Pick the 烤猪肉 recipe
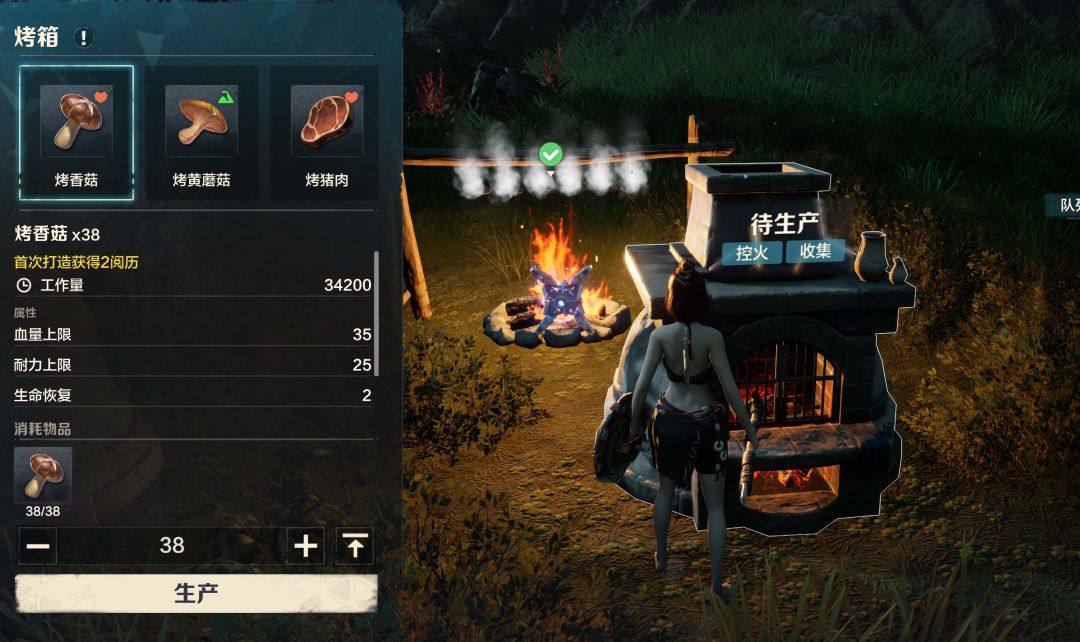This screenshot has width=1080, height=642. pos(326,132)
